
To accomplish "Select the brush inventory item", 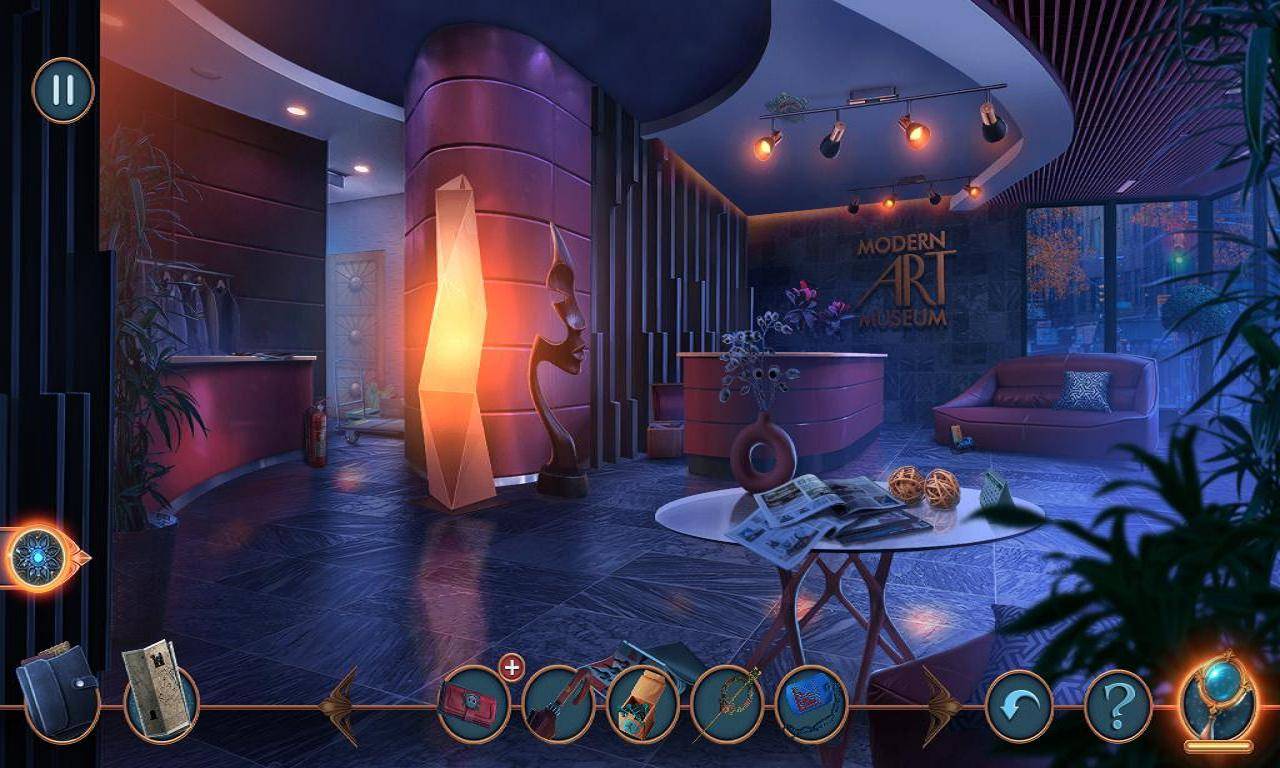I will pos(558,705).
